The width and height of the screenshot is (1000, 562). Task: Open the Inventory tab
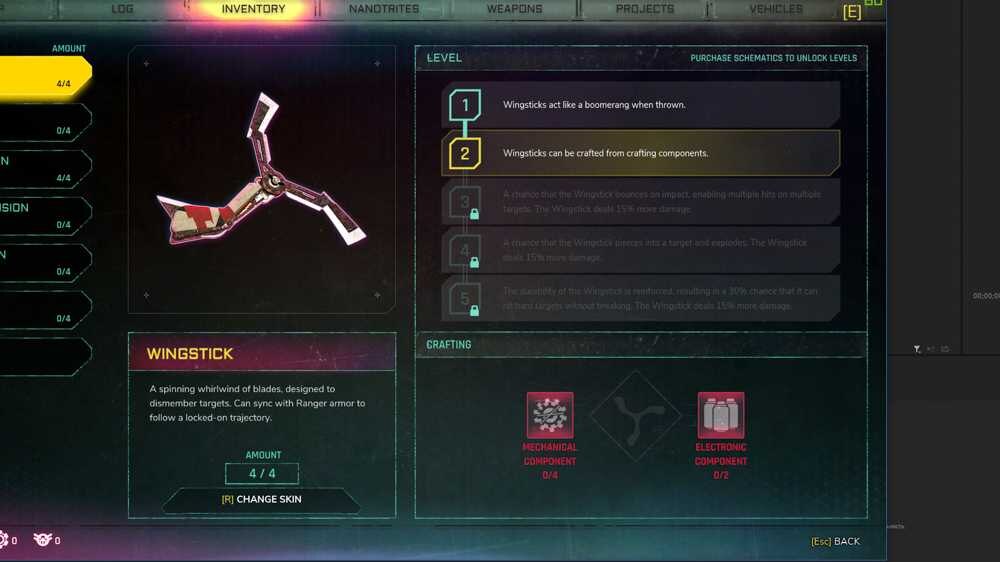click(253, 9)
